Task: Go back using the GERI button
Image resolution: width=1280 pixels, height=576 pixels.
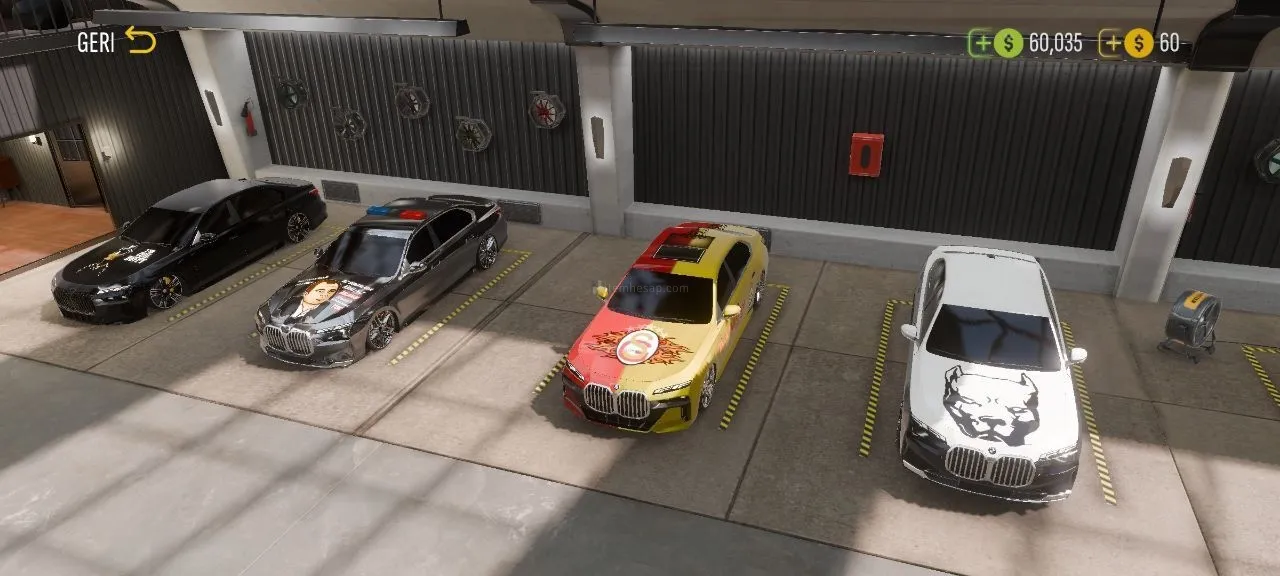Action: (117, 42)
